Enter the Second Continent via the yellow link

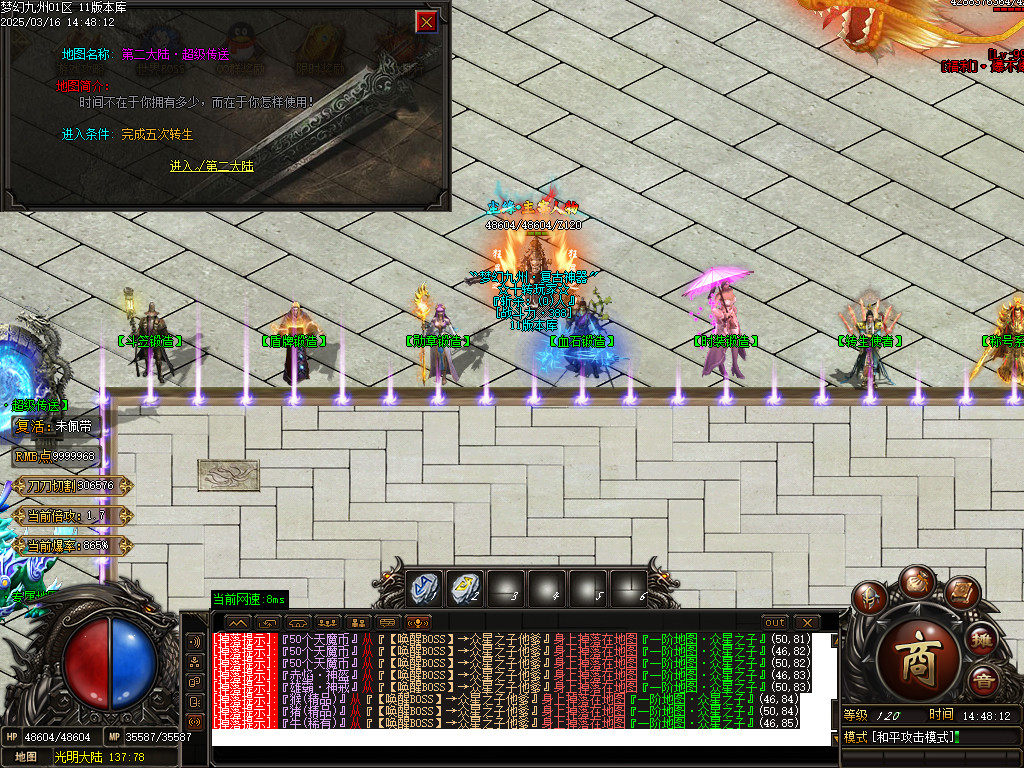tap(211, 166)
